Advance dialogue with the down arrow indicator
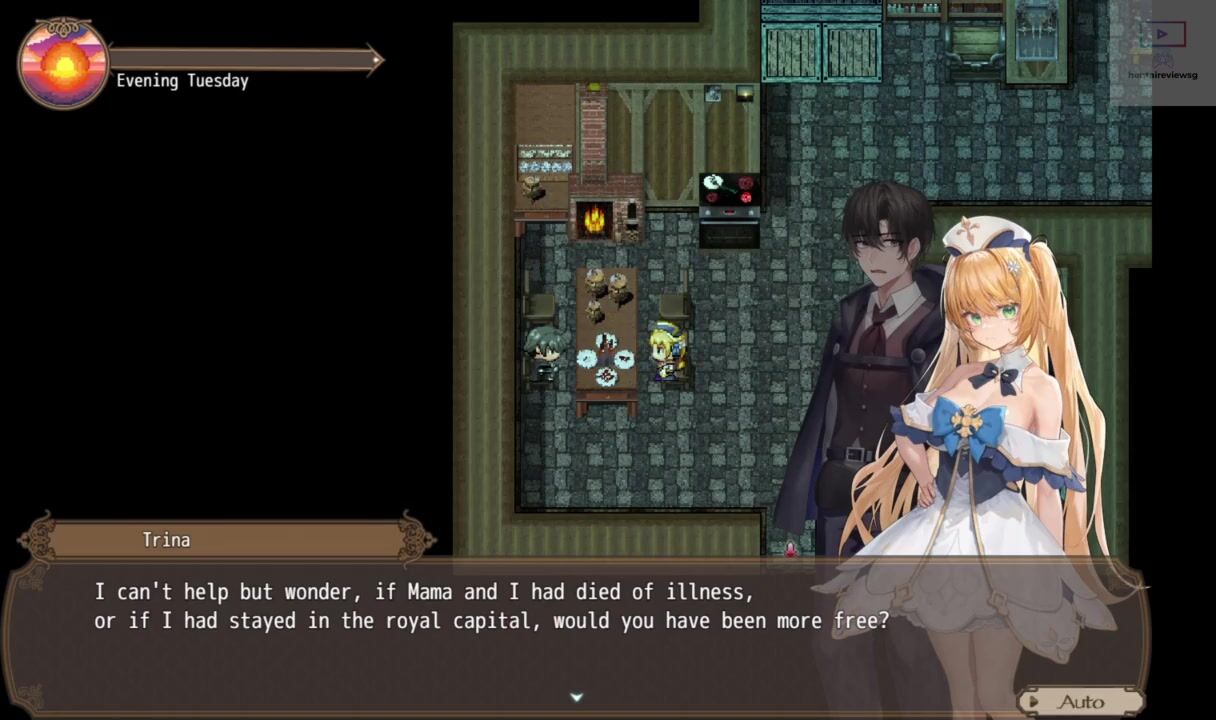 (576, 697)
